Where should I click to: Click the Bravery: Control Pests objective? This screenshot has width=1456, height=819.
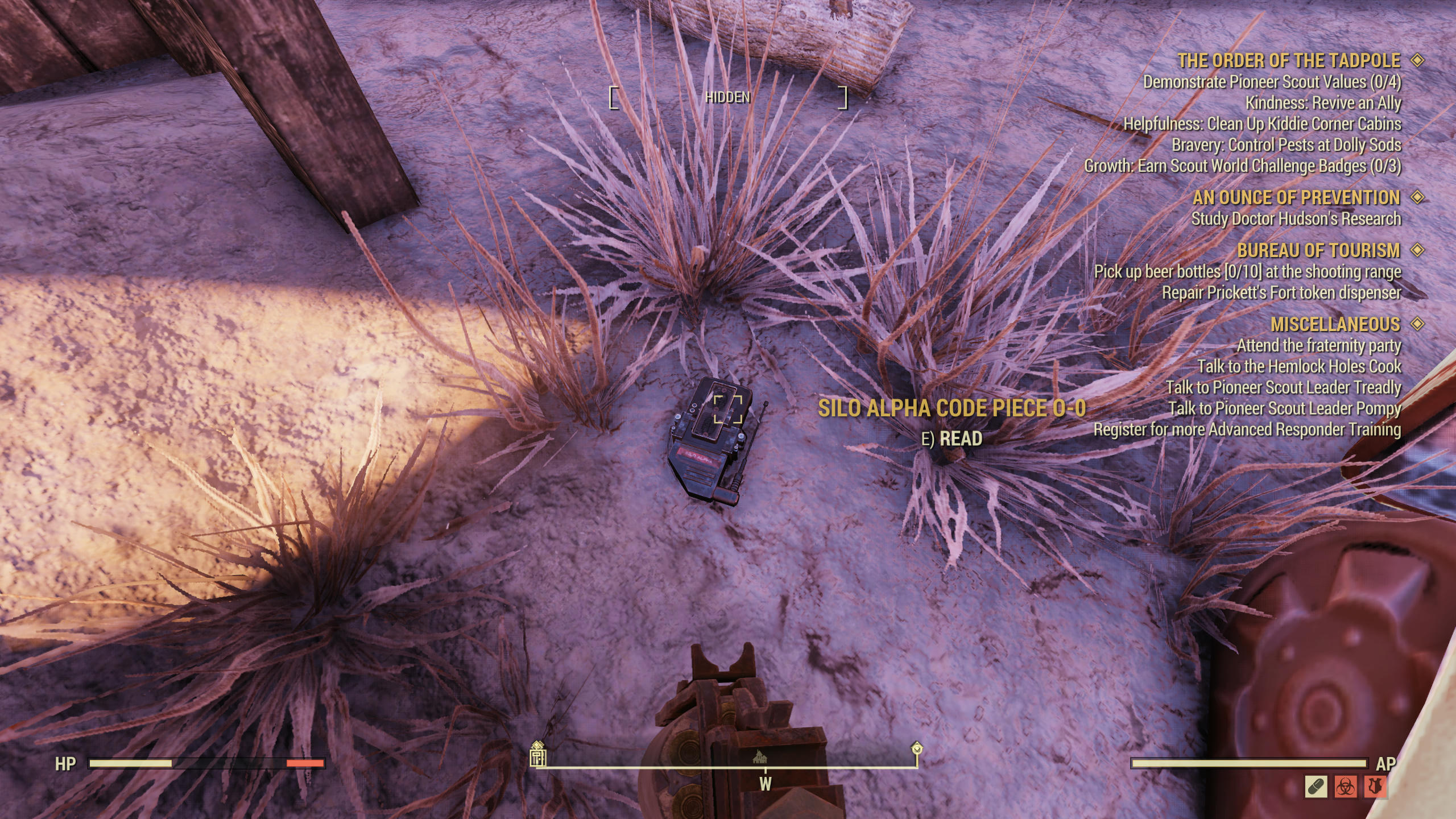pos(1286,145)
